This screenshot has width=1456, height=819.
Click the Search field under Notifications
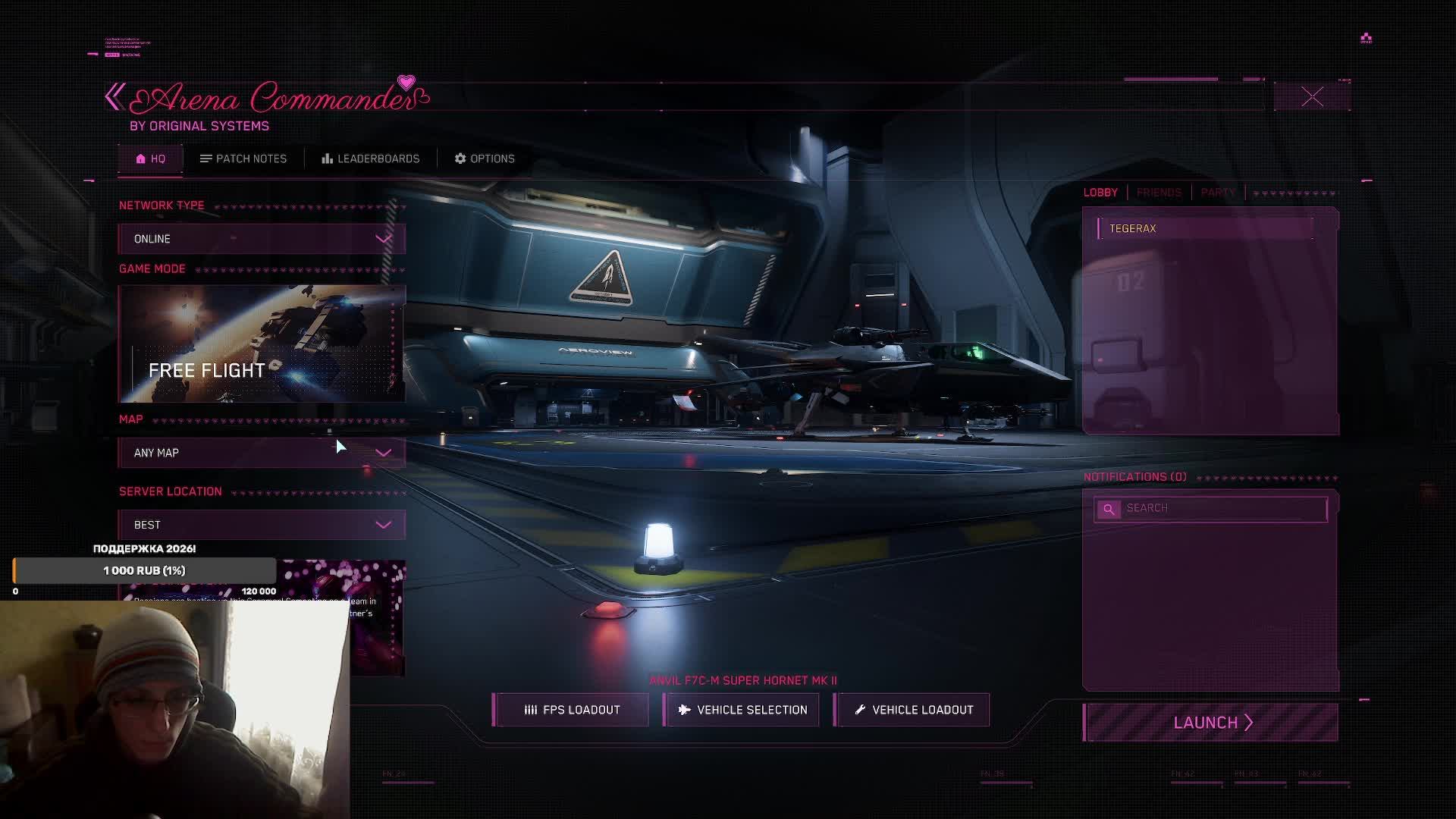1221,508
